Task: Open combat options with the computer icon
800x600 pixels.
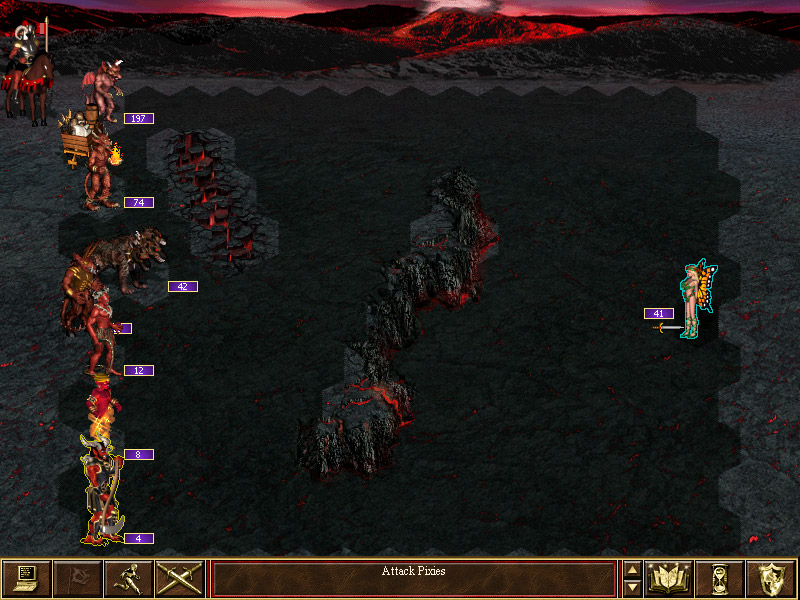Action: [27, 578]
